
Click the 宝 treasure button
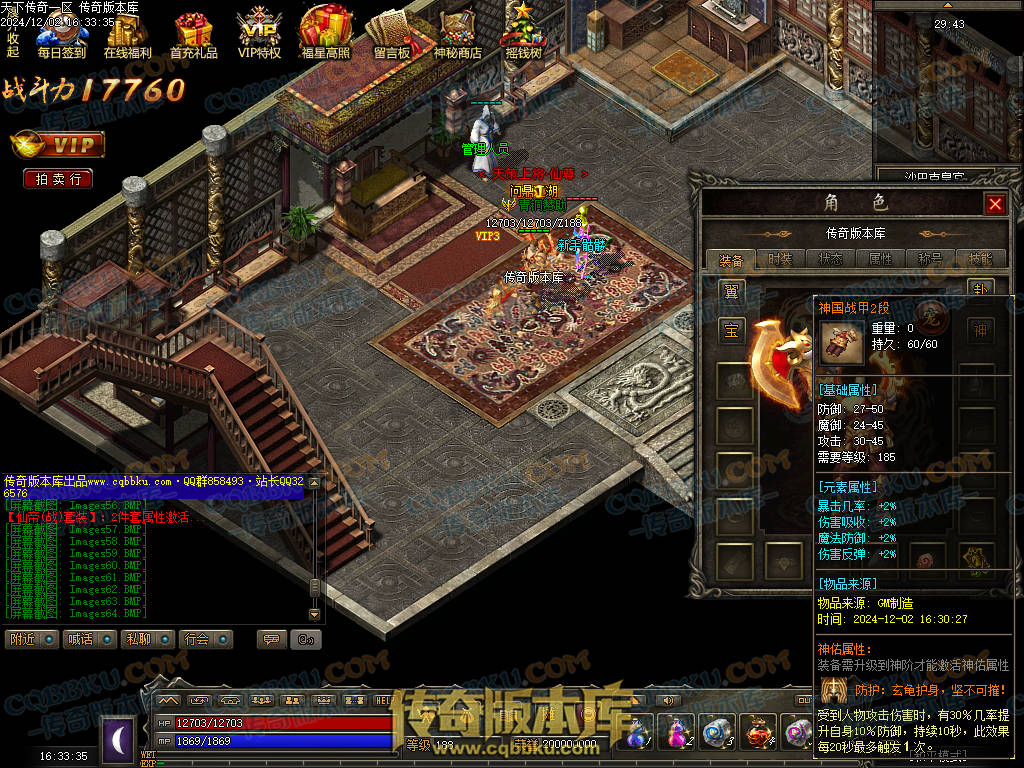pyautogui.click(x=732, y=331)
